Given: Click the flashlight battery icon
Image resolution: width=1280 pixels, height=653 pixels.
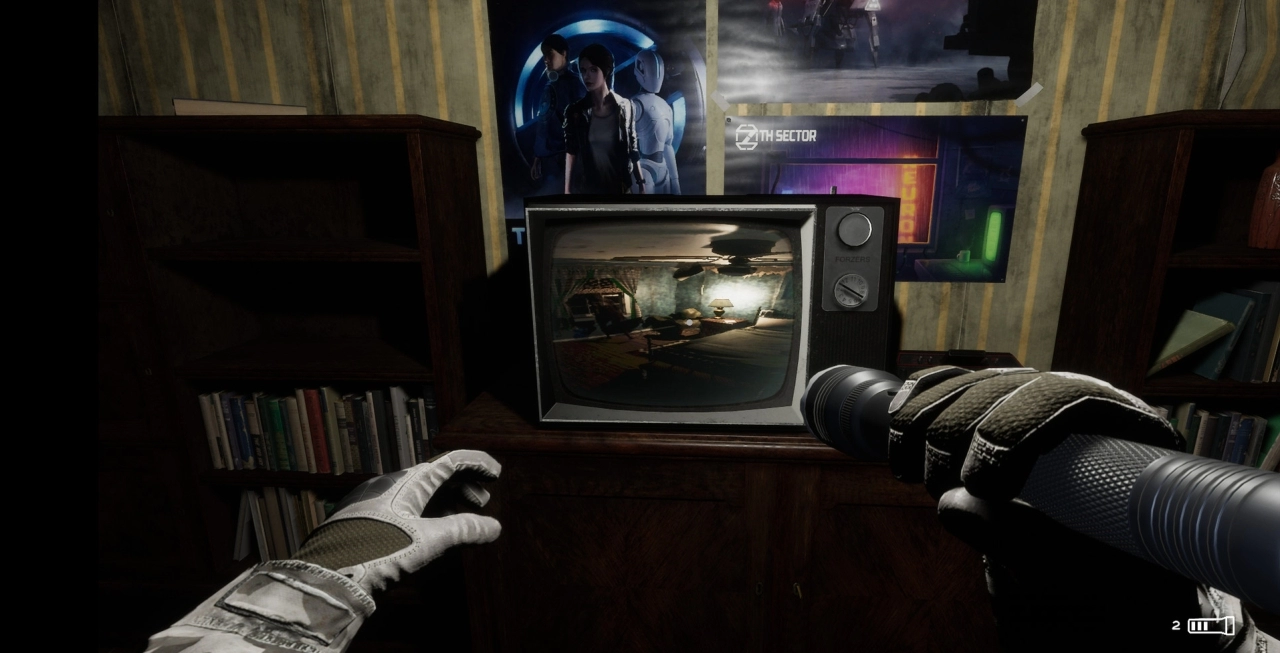Looking at the screenshot, I should [1210, 626].
